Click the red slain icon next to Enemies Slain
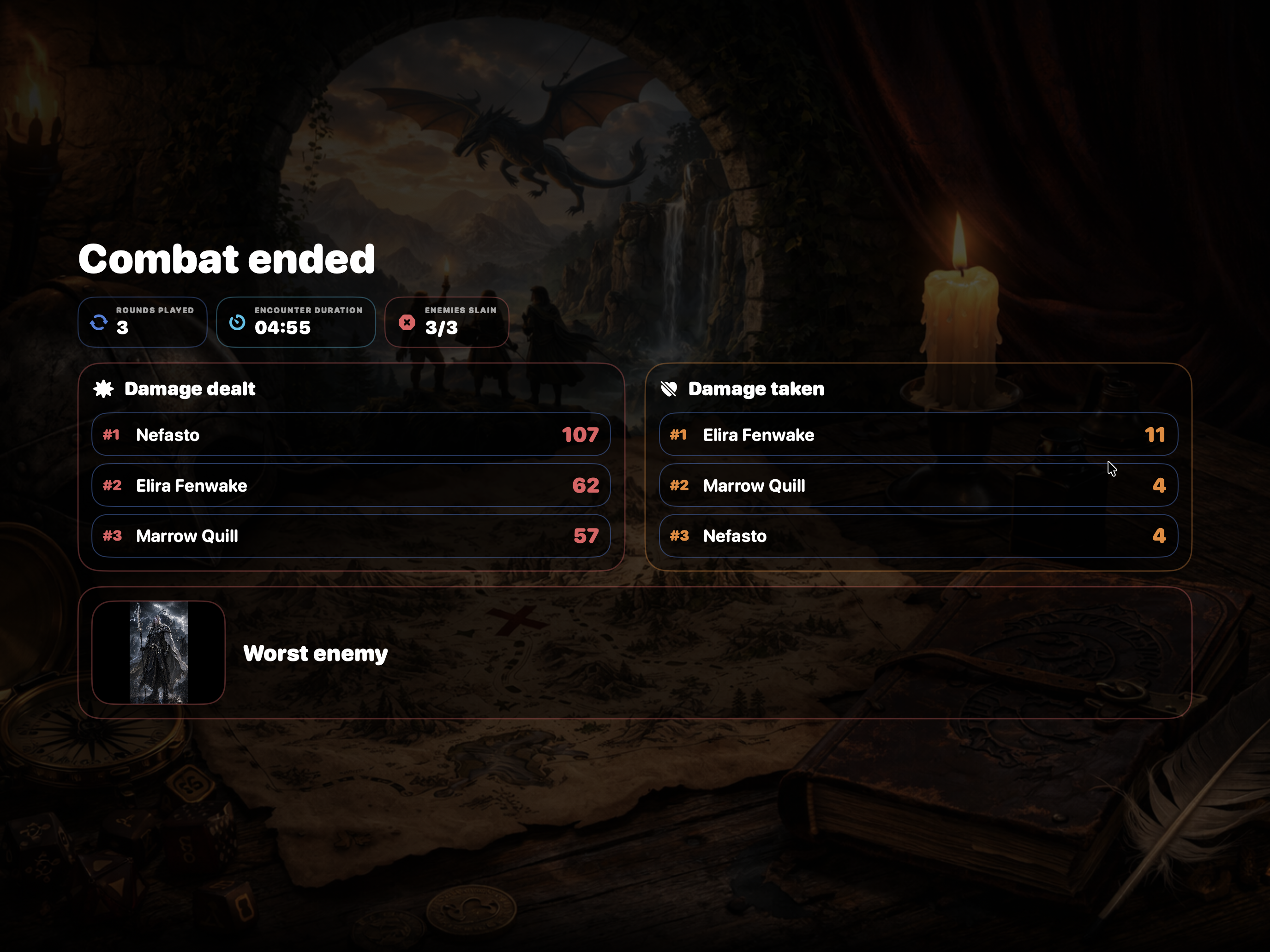 point(407,322)
